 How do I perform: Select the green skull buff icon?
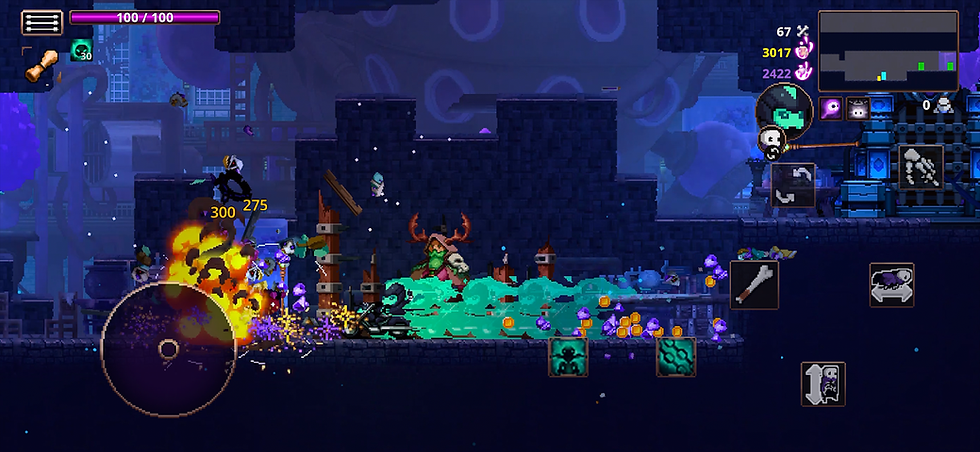pyautogui.click(x=81, y=52)
